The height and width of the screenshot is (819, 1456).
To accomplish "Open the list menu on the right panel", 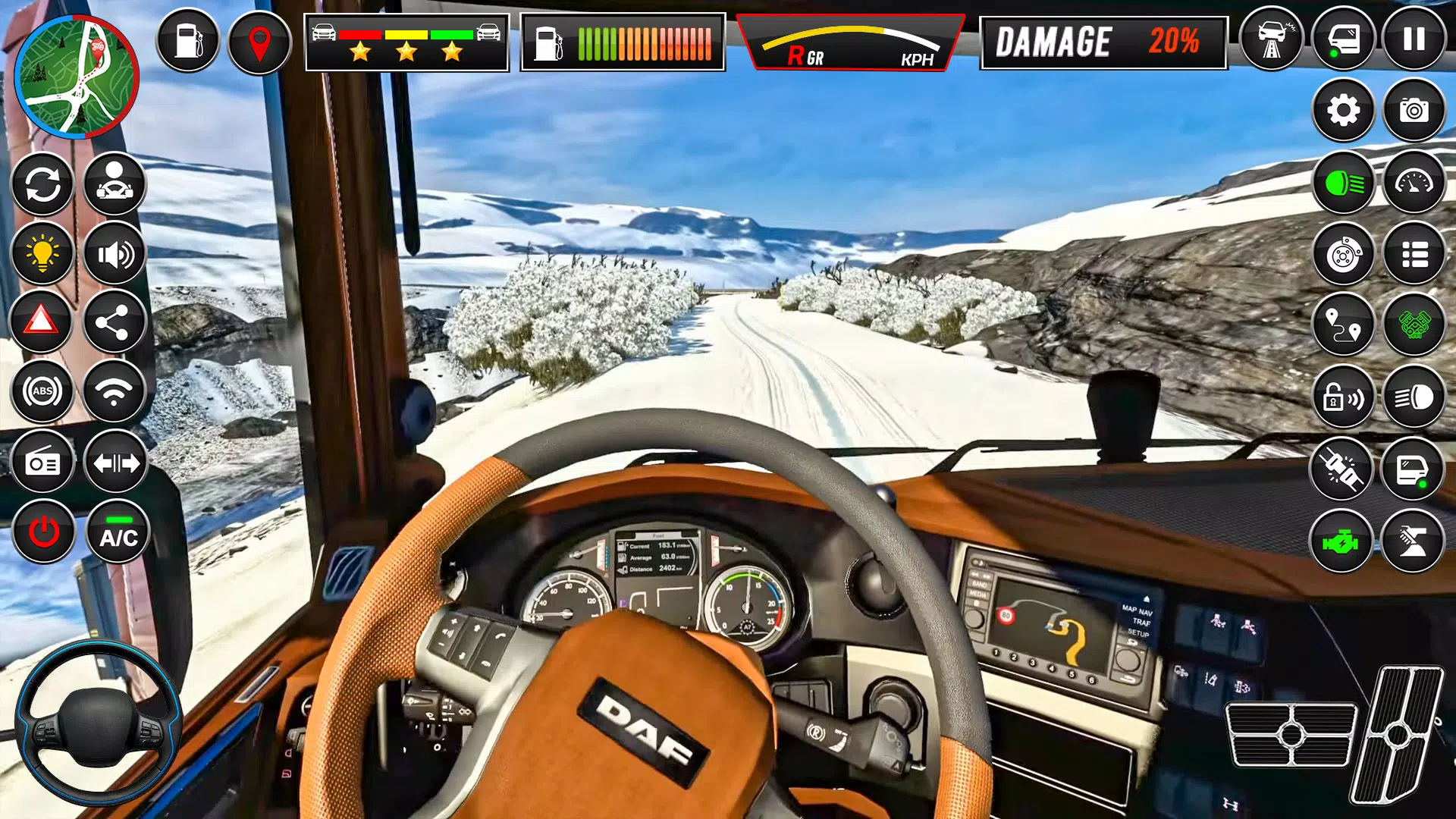I will tap(1412, 253).
